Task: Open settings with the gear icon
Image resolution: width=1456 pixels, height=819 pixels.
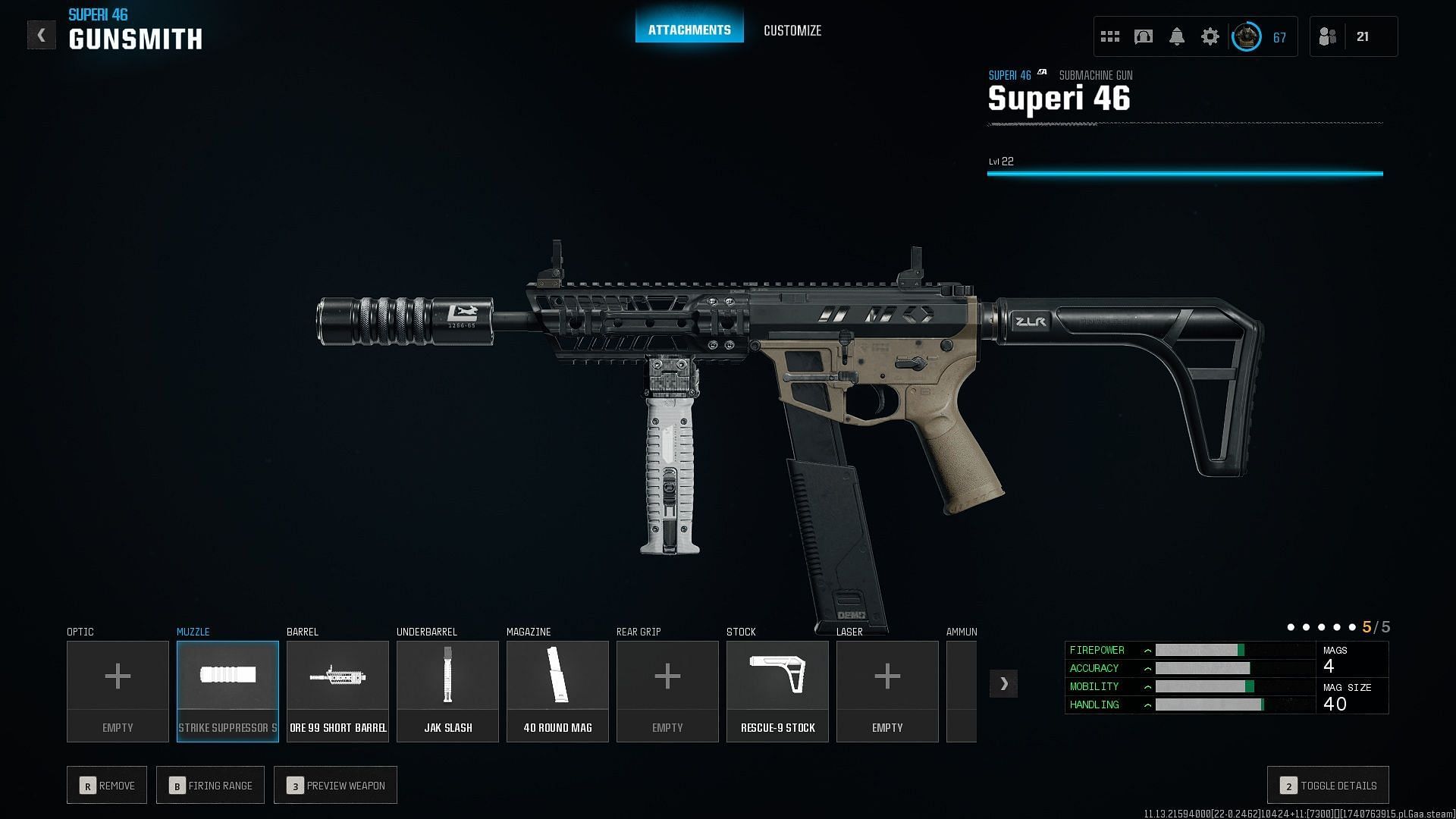Action: click(x=1210, y=36)
